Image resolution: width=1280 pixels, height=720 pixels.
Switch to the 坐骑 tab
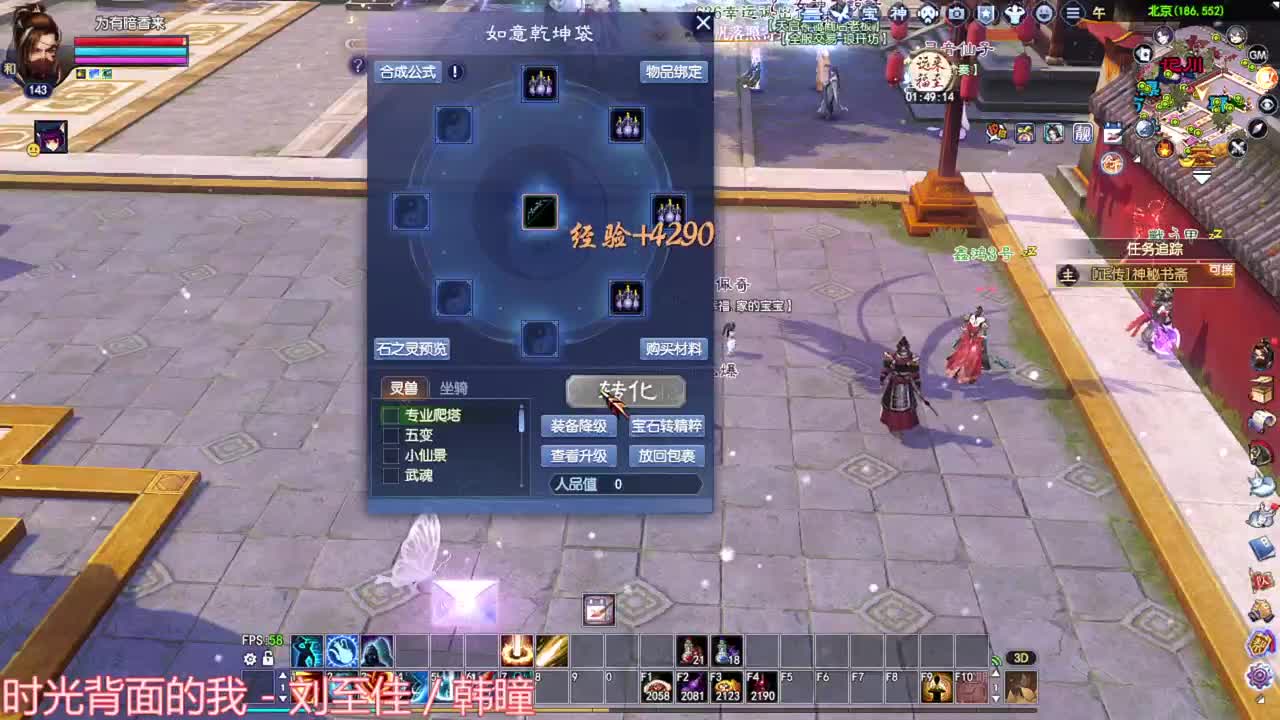pos(455,388)
